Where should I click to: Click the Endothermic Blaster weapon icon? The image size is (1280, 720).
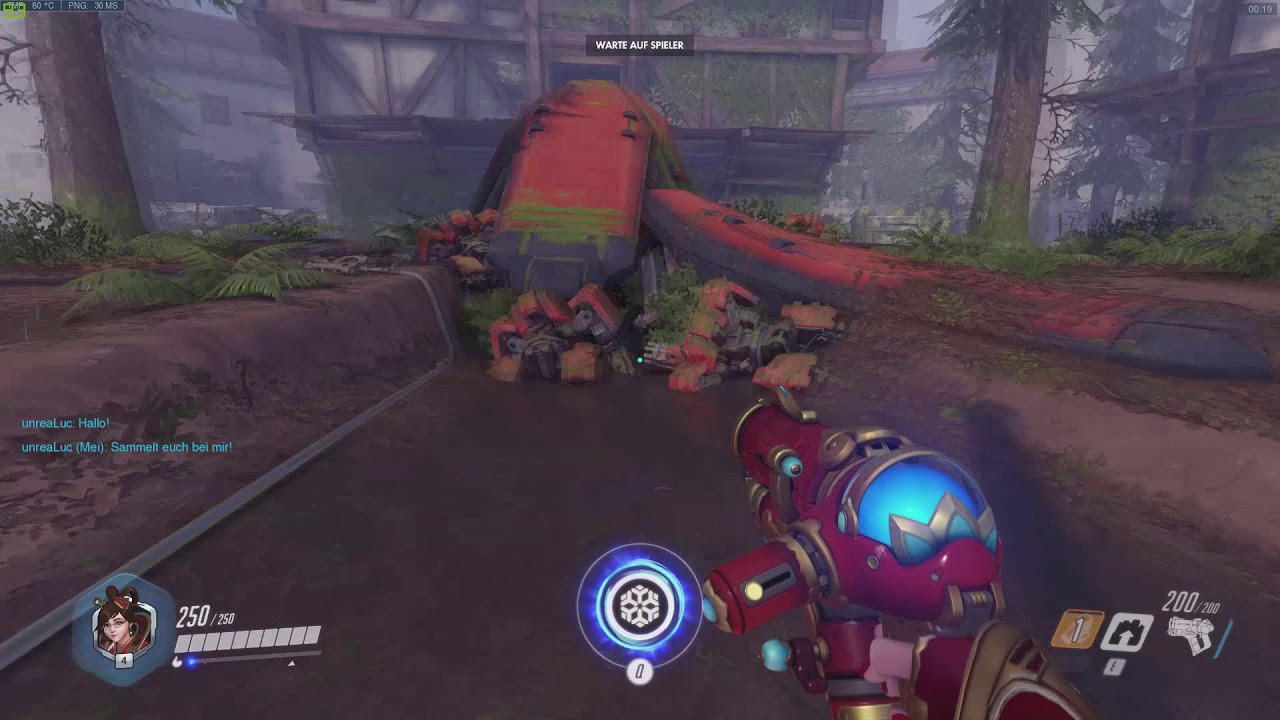point(1190,634)
